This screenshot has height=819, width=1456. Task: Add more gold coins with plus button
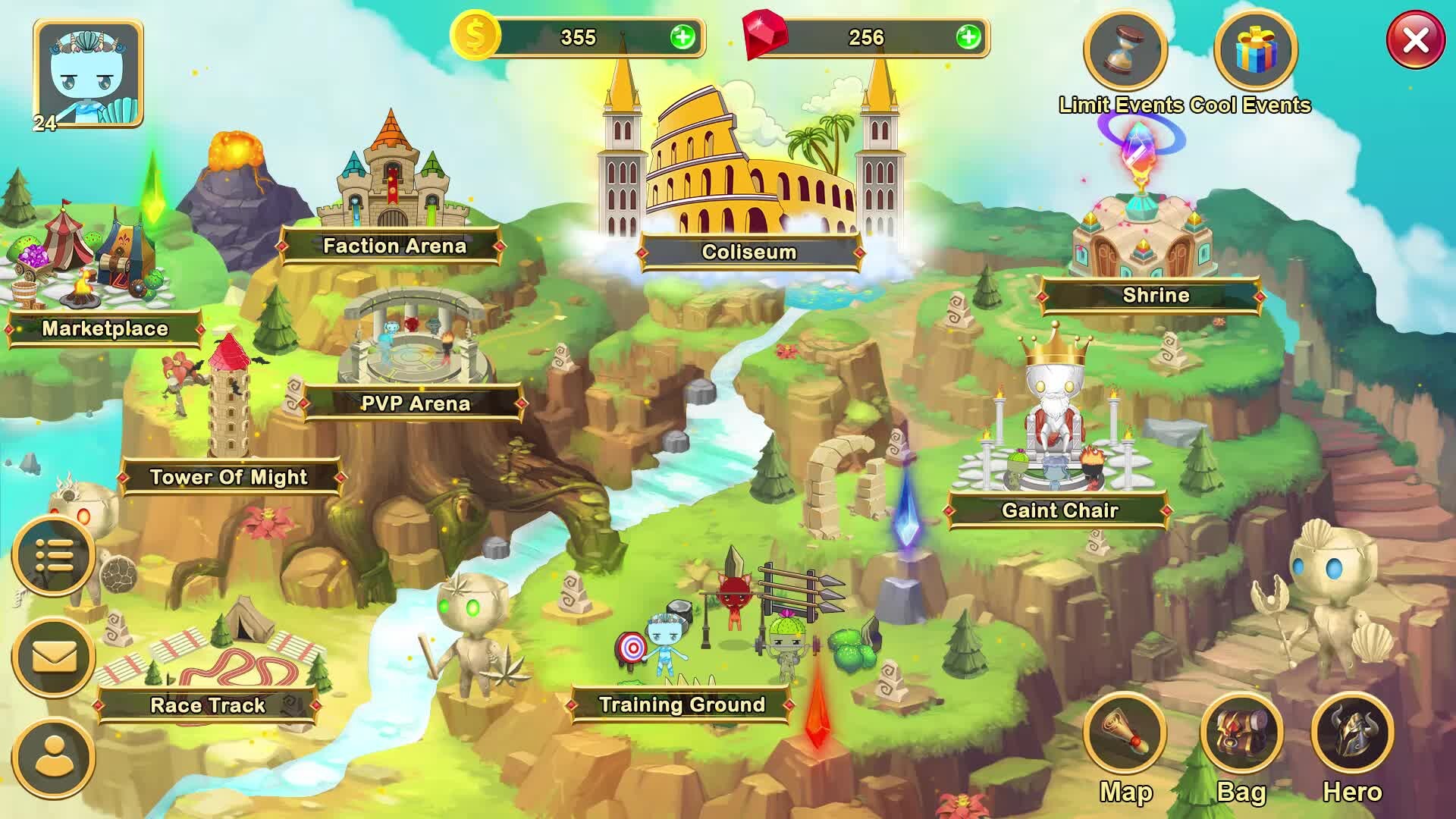(x=682, y=37)
